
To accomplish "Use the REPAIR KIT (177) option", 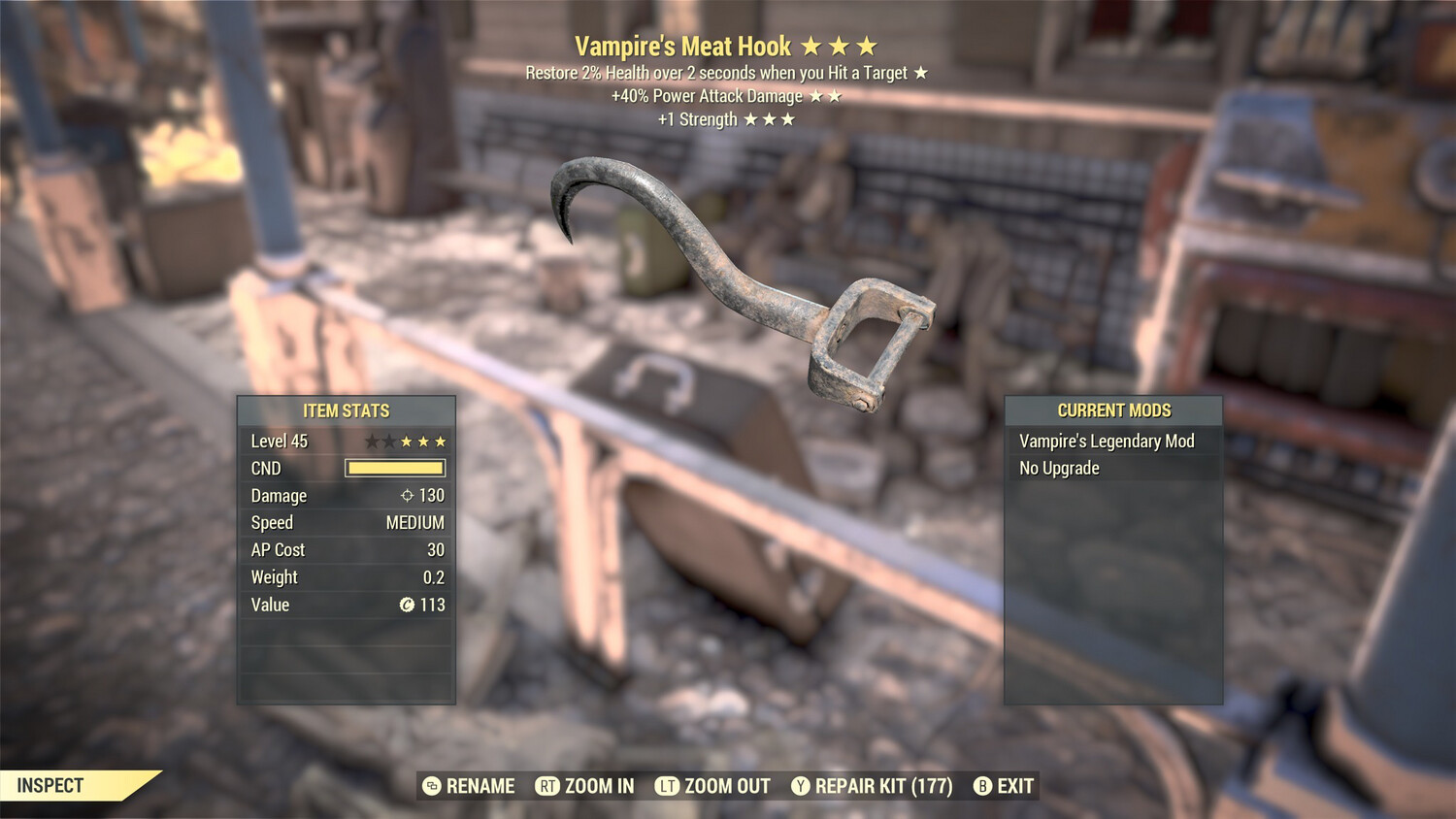I will click(x=872, y=786).
